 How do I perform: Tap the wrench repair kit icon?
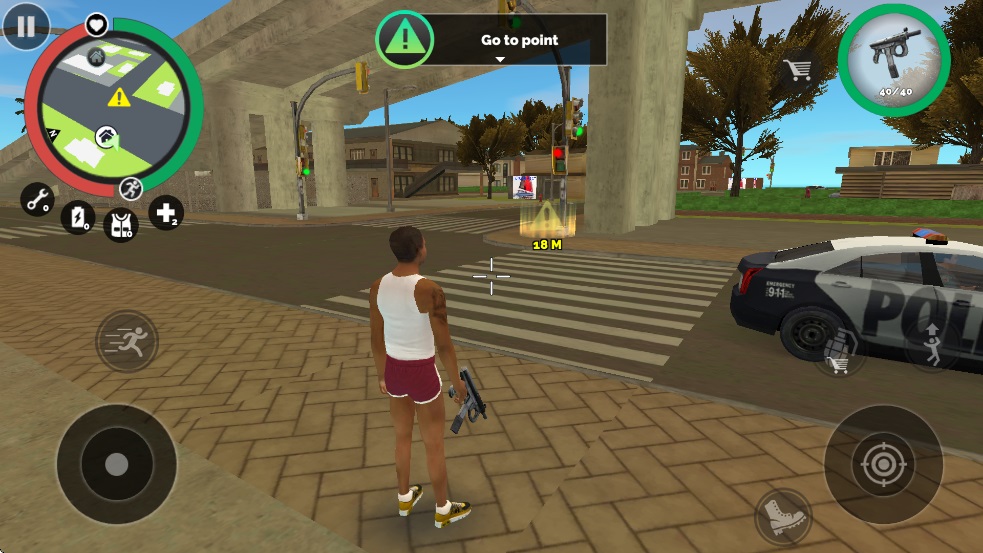38,200
